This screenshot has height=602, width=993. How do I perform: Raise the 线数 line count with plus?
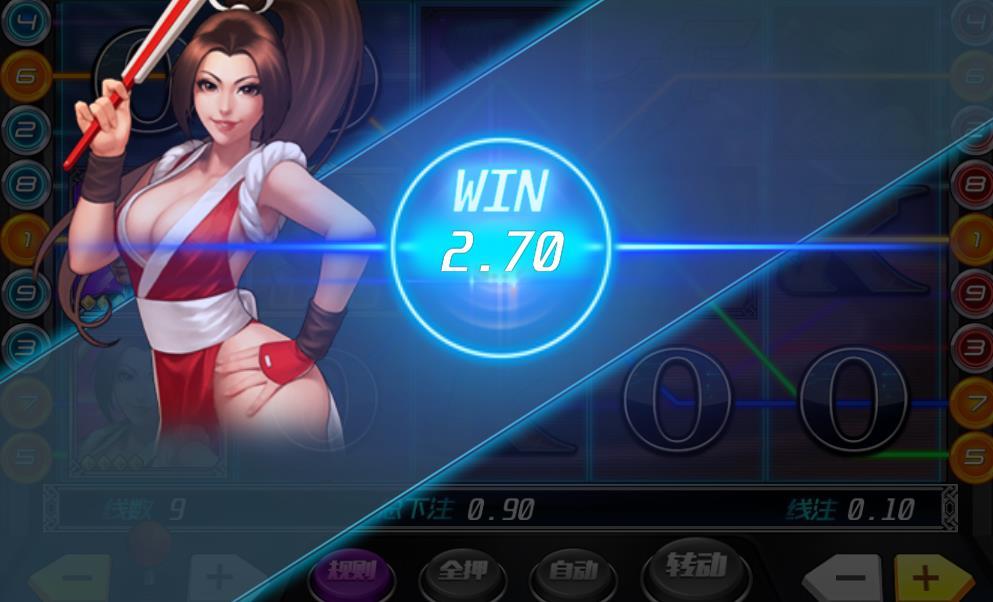[x=220, y=578]
